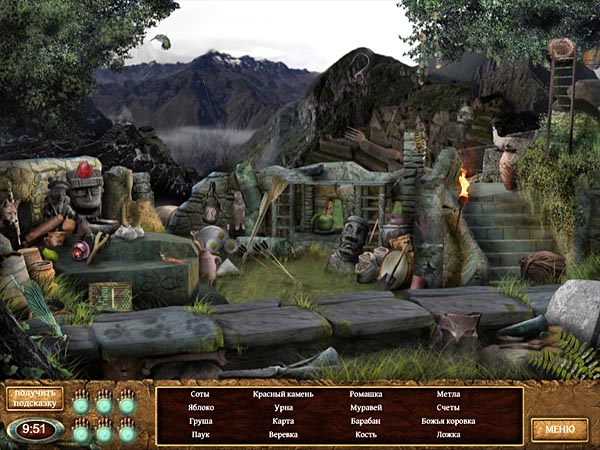
Task: Click Барабан in the item list
Action: coord(366,421)
